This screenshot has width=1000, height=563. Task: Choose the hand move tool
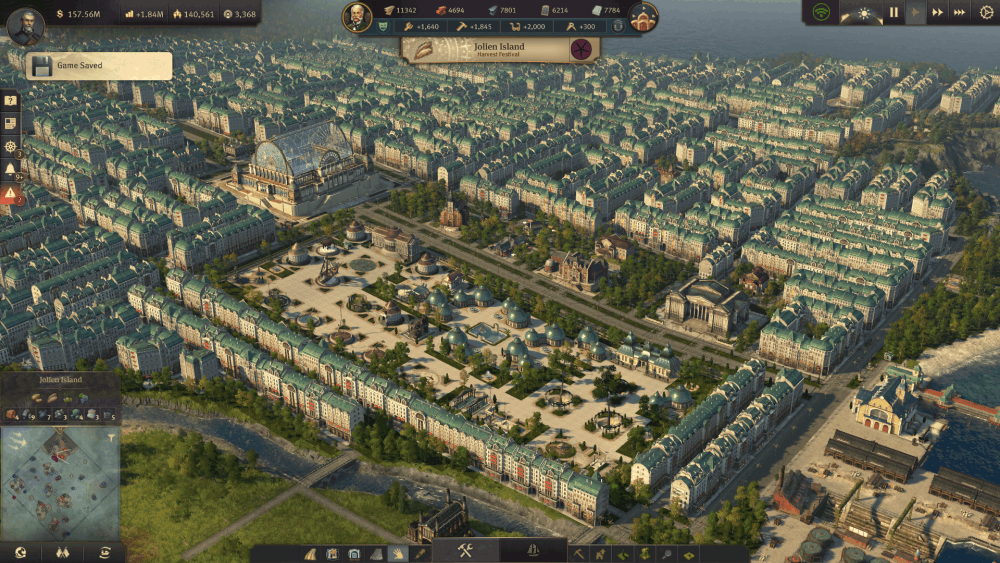tap(398, 553)
